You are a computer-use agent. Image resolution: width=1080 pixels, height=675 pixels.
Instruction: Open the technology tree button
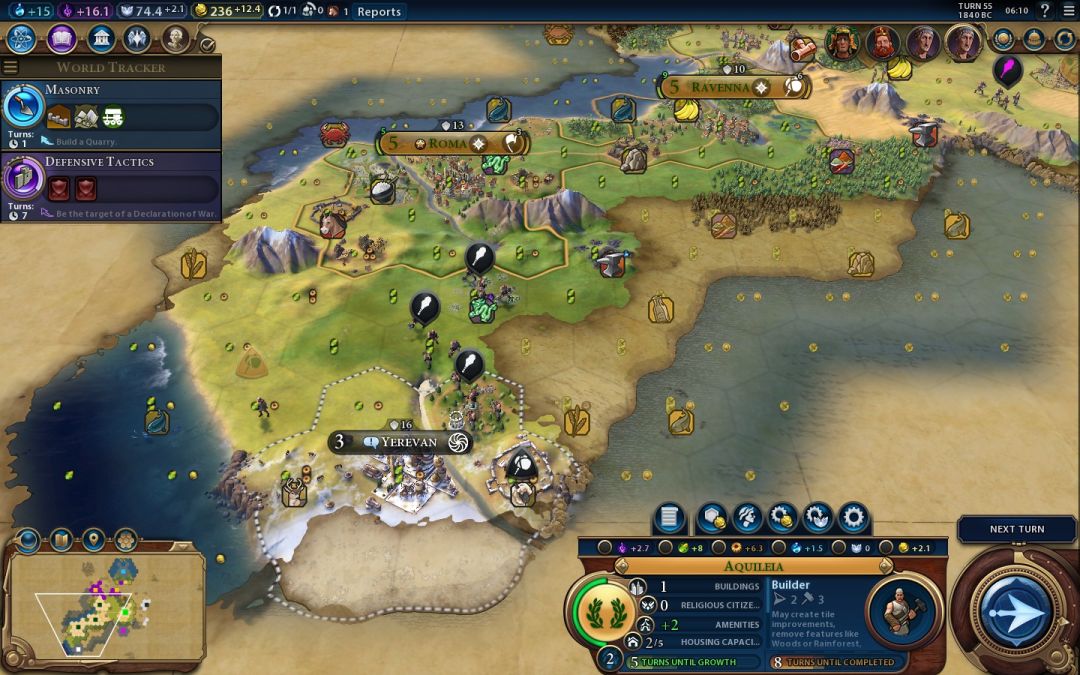[x=22, y=39]
